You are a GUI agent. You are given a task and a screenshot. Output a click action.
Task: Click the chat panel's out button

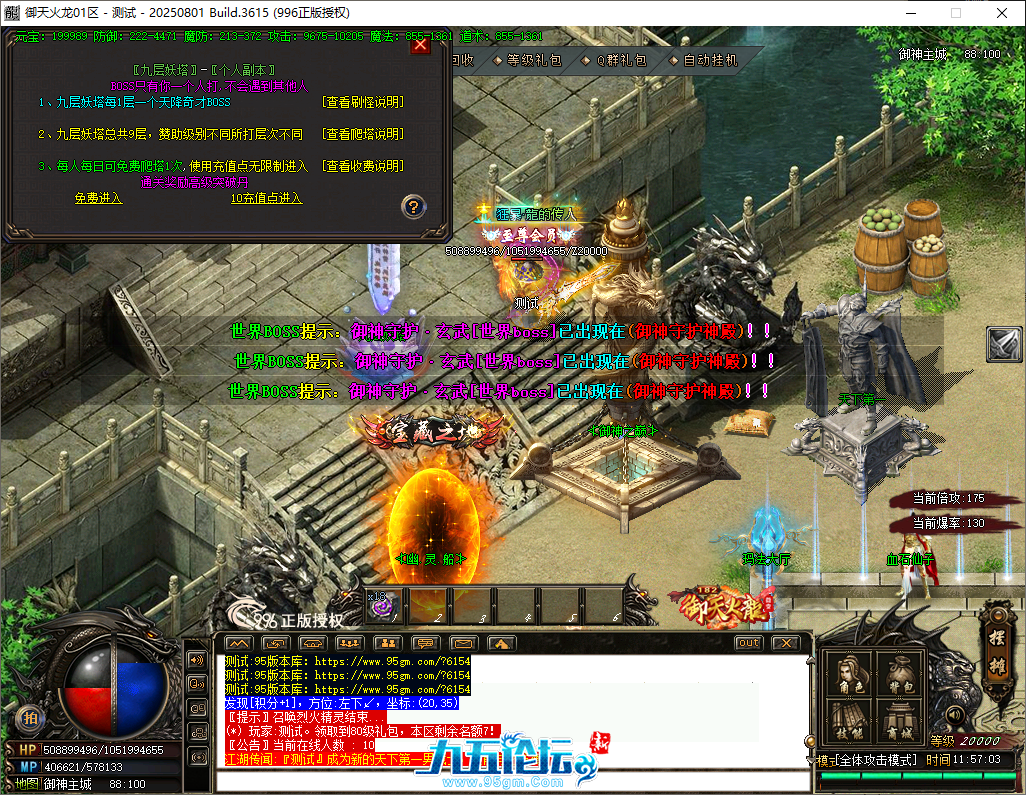click(x=748, y=643)
